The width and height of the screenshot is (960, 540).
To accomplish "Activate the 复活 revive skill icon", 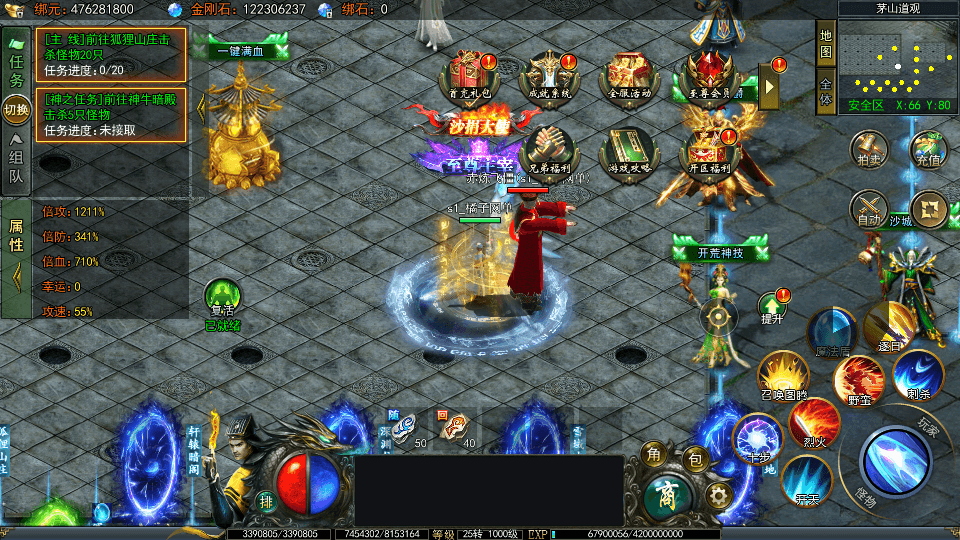I will coord(222,298).
